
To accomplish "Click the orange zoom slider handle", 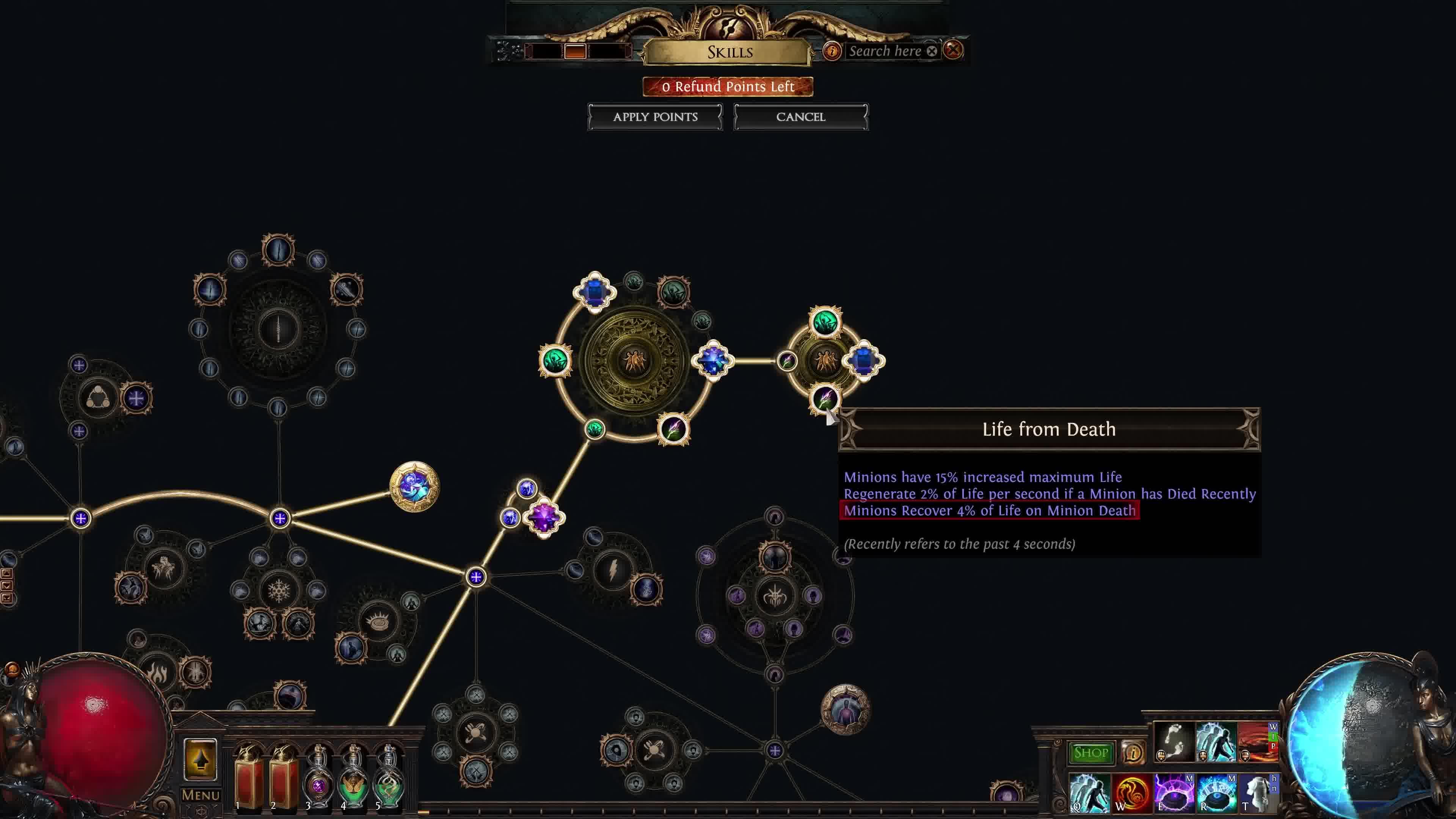I will [576, 52].
